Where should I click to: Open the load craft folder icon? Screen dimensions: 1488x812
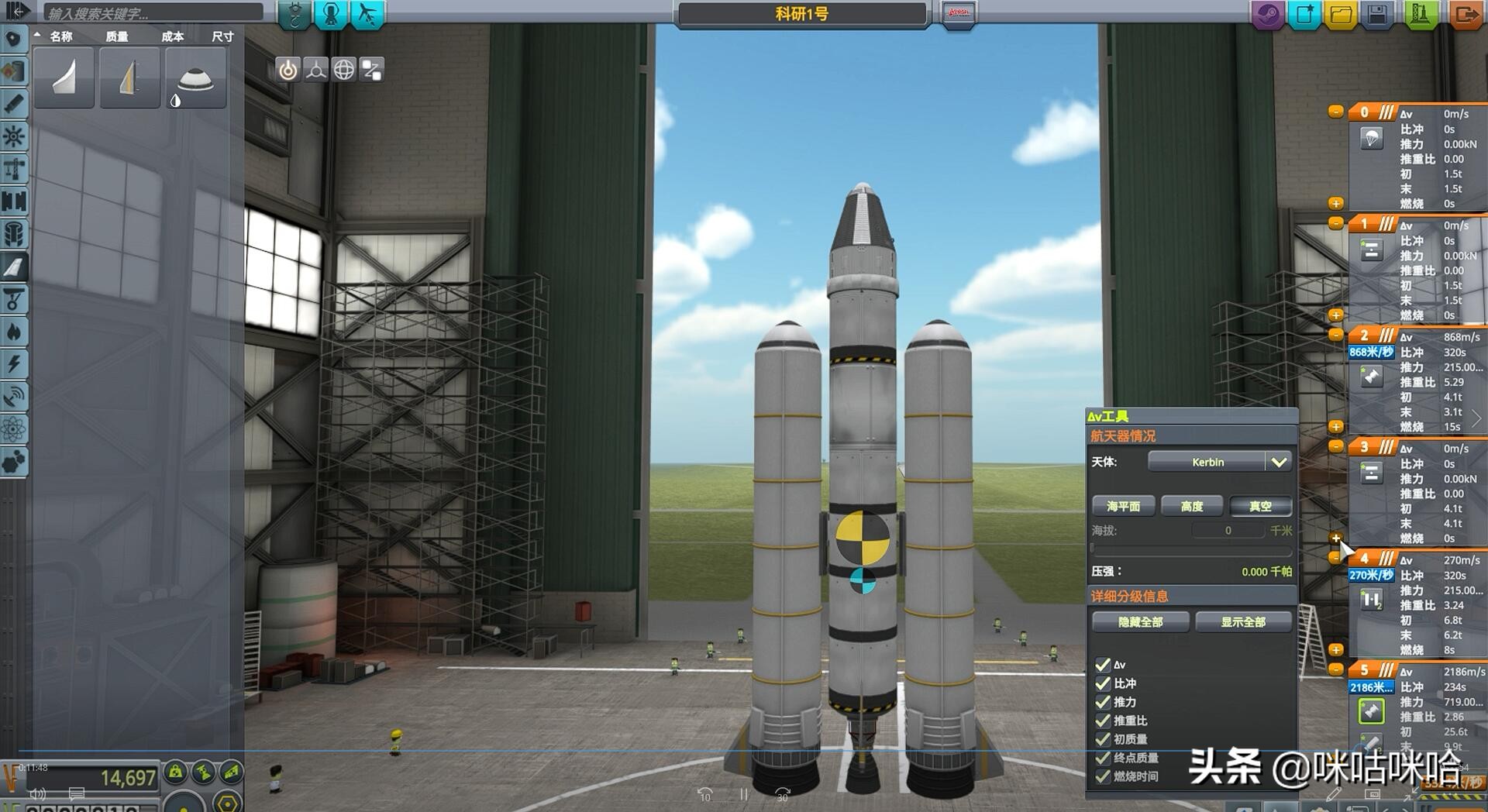1341,14
